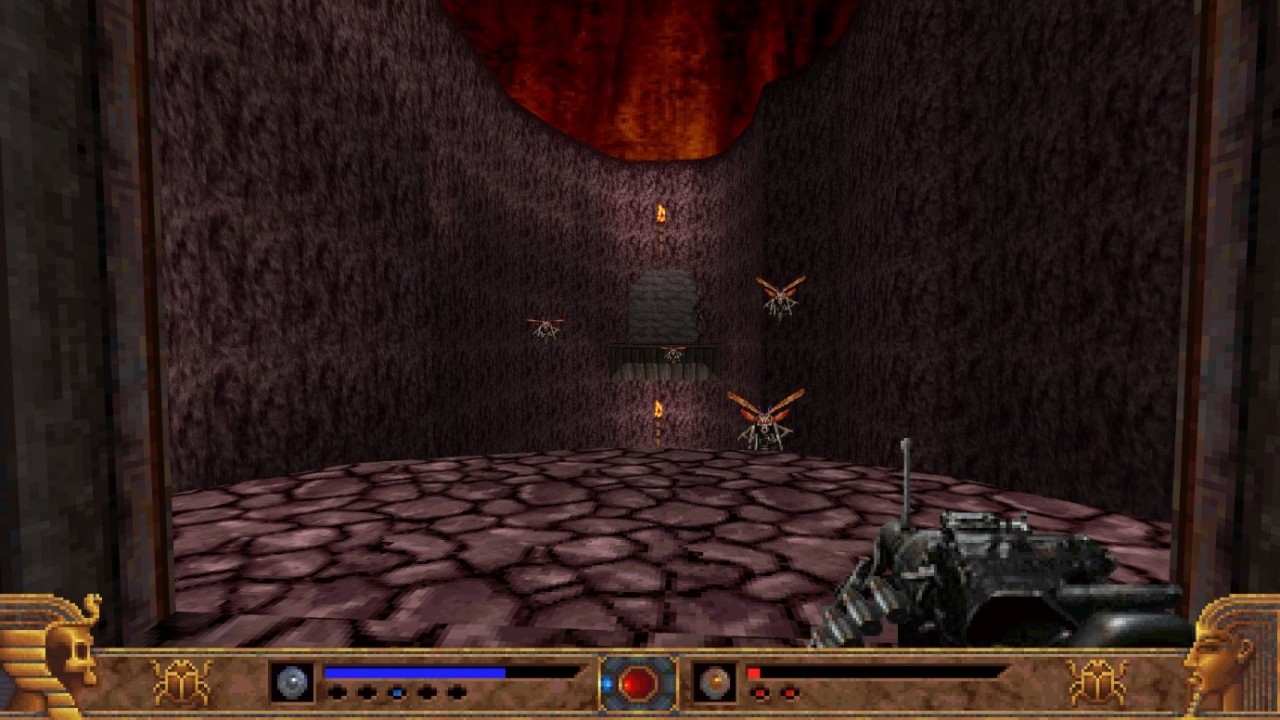This screenshot has height=720, width=1280.
Task: Select the bronze orb icon beside the red bar
Action: coord(715,682)
